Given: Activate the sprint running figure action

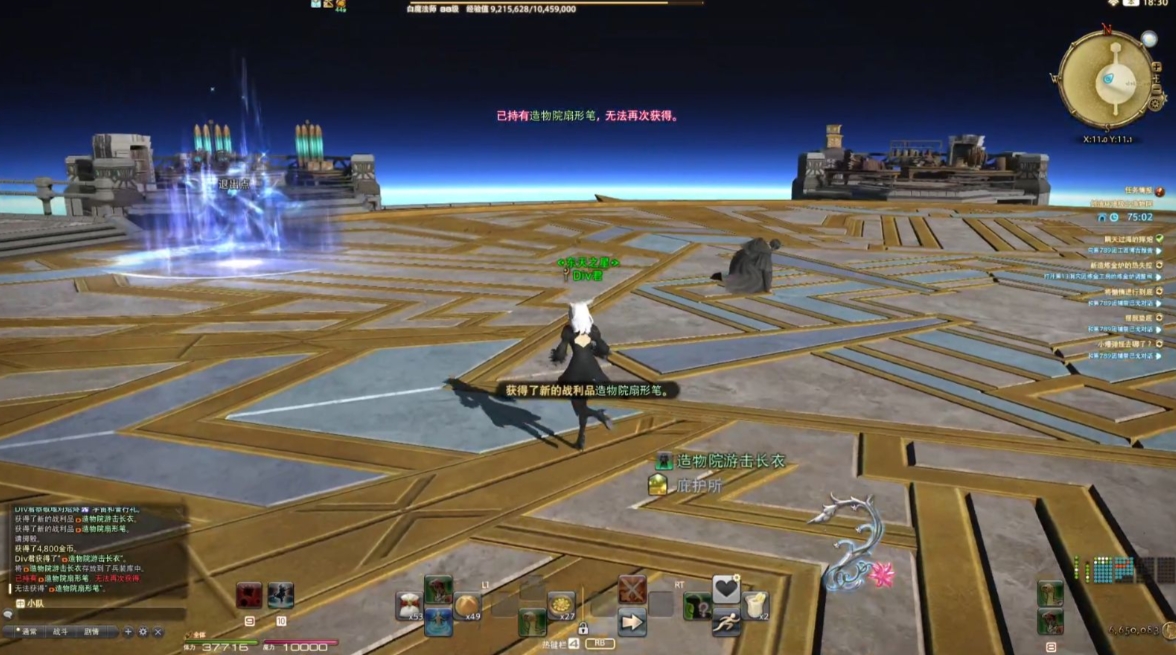Looking at the screenshot, I should (x=726, y=622).
